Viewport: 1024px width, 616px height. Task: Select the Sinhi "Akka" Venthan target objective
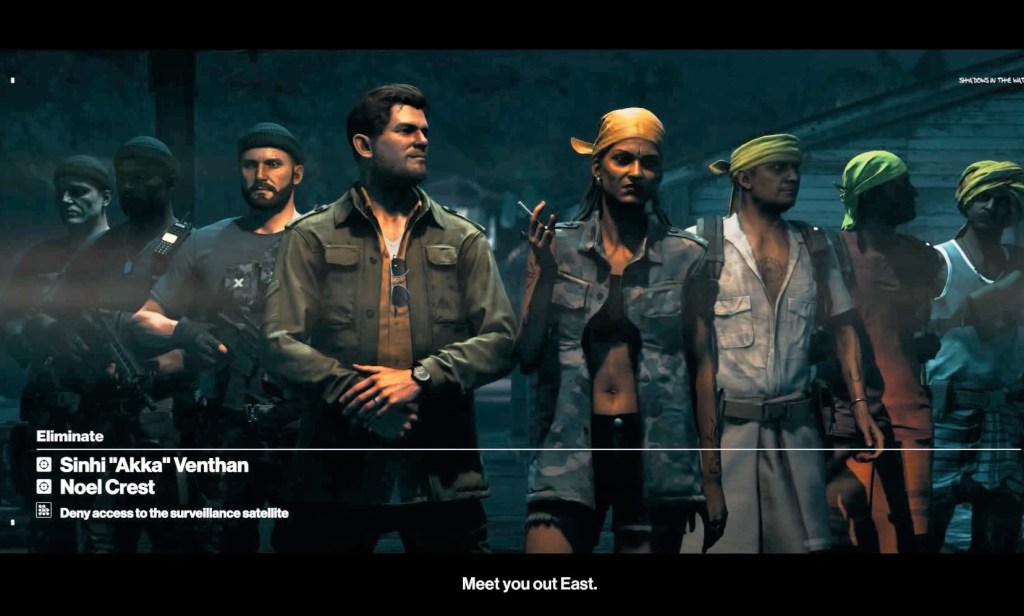pos(153,465)
